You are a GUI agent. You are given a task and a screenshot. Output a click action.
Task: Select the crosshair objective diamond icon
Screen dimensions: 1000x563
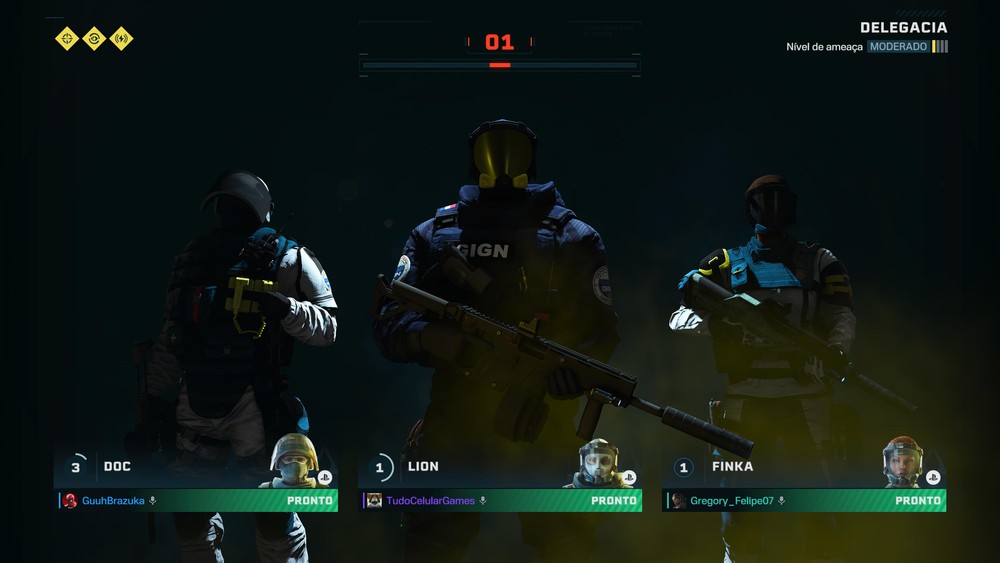67,39
